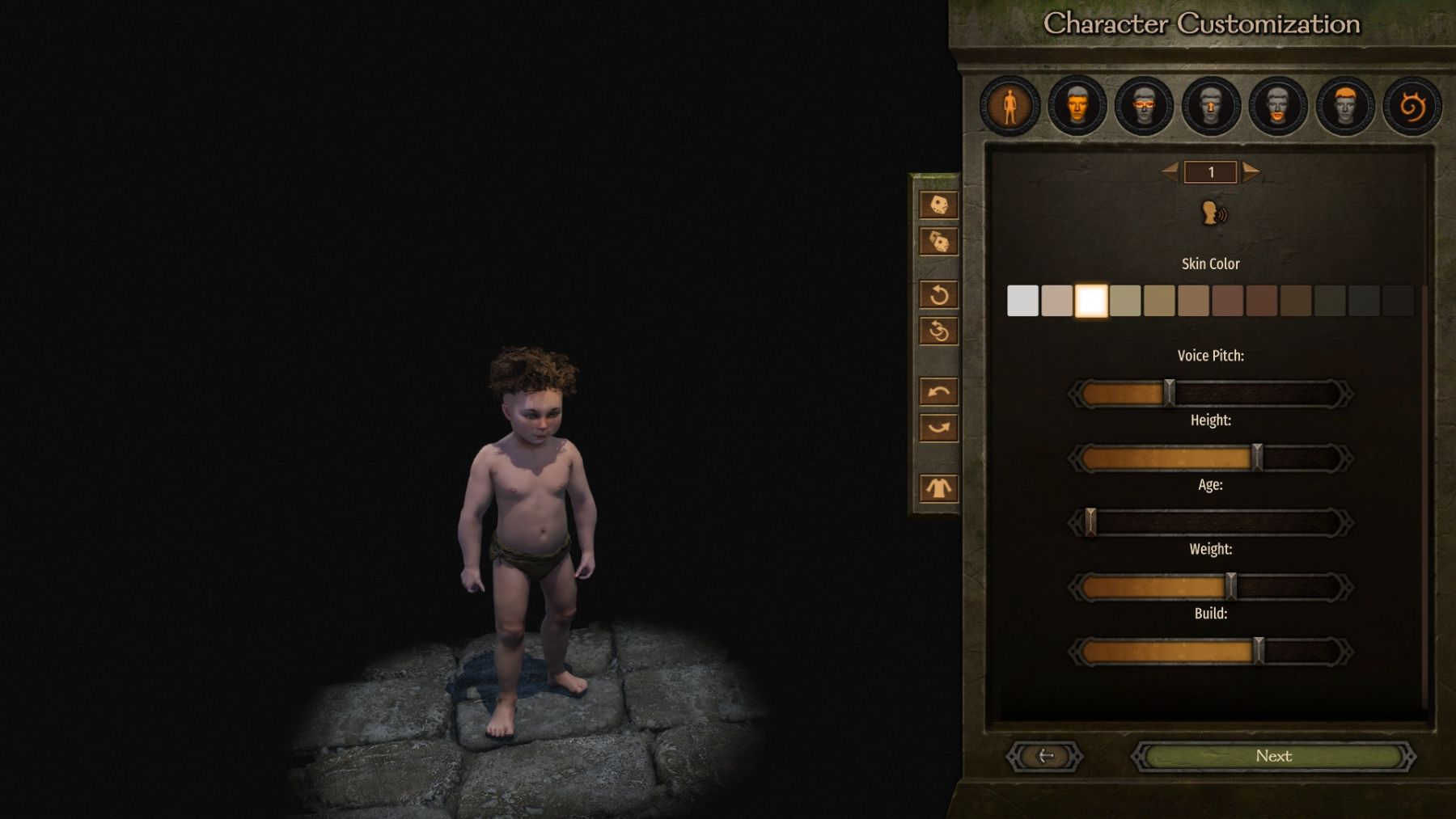This screenshot has width=1456, height=819.
Task: Open the mouth customization tab
Action: click(1278, 106)
